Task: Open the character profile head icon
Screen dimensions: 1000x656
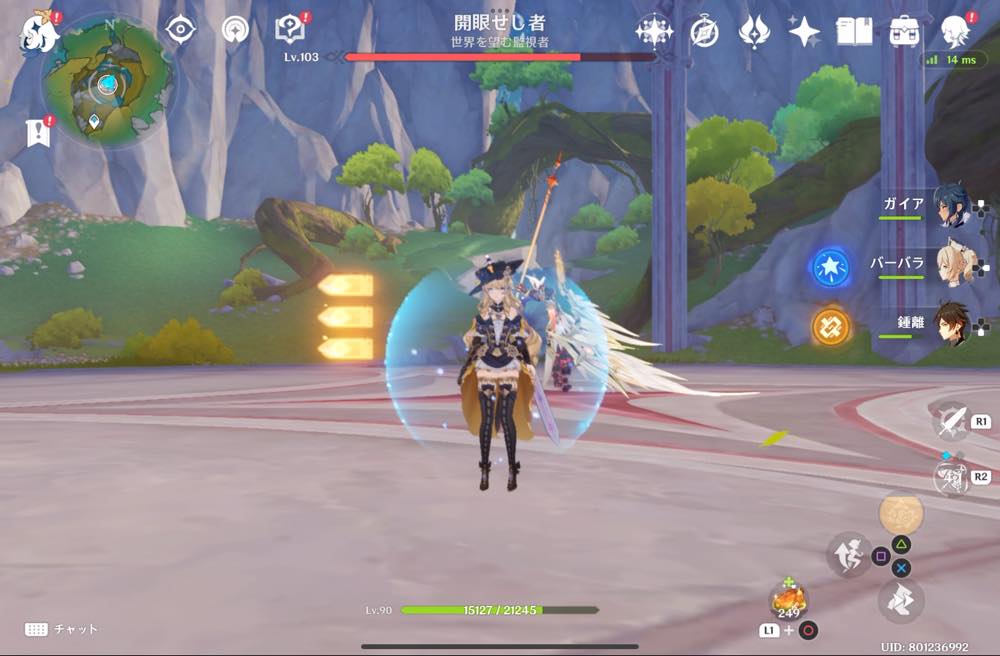Action: click(956, 32)
